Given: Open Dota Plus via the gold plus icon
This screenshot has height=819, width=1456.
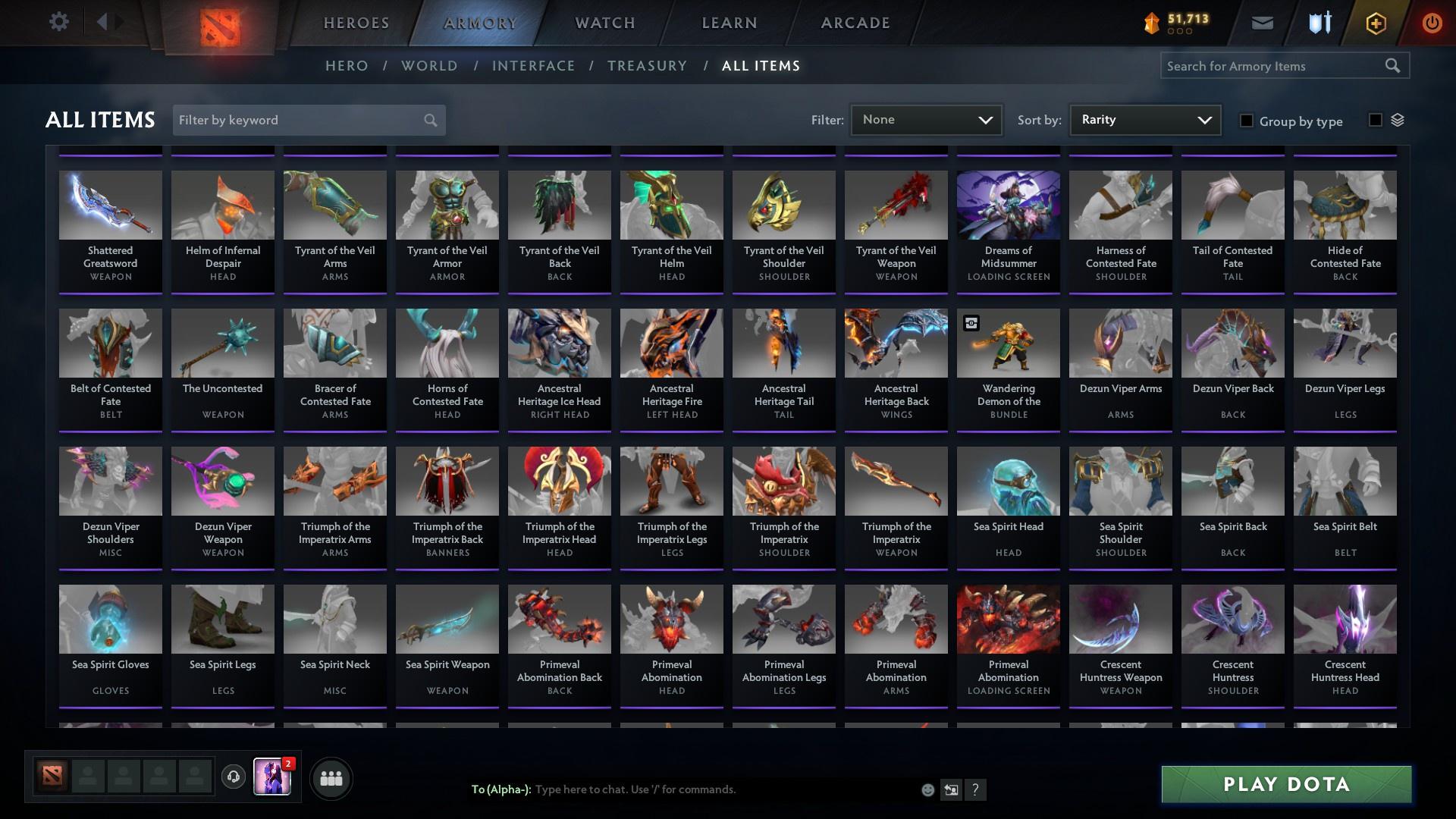Looking at the screenshot, I should (1375, 23).
